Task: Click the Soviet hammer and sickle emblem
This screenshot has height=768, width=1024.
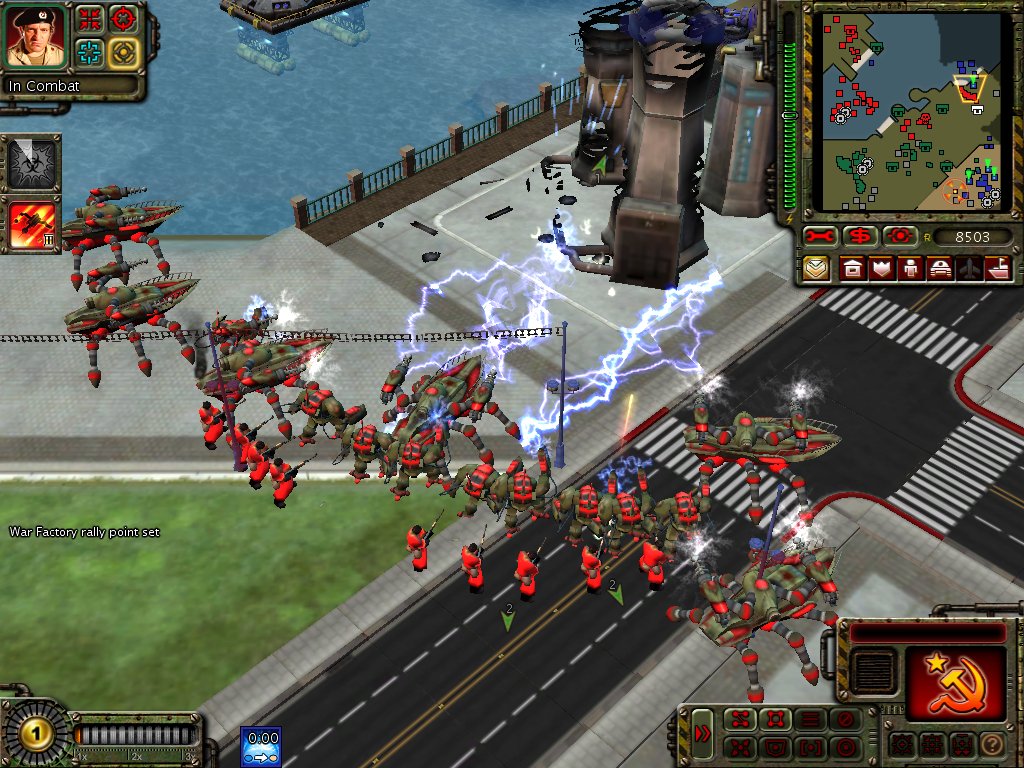Action: [954, 682]
